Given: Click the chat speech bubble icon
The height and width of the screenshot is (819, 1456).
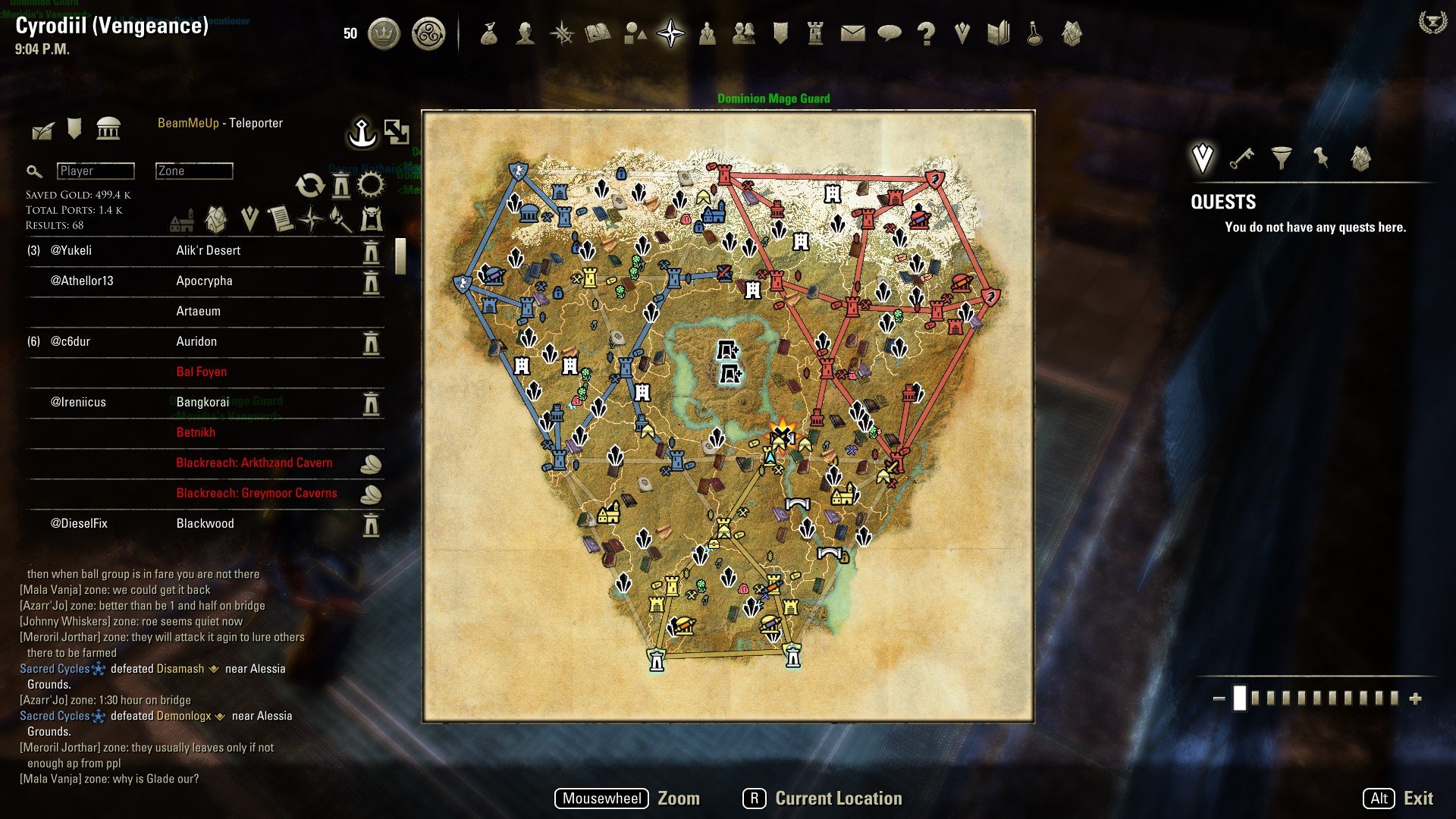Looking at the screenshot, I should click(x=889, y=33).
